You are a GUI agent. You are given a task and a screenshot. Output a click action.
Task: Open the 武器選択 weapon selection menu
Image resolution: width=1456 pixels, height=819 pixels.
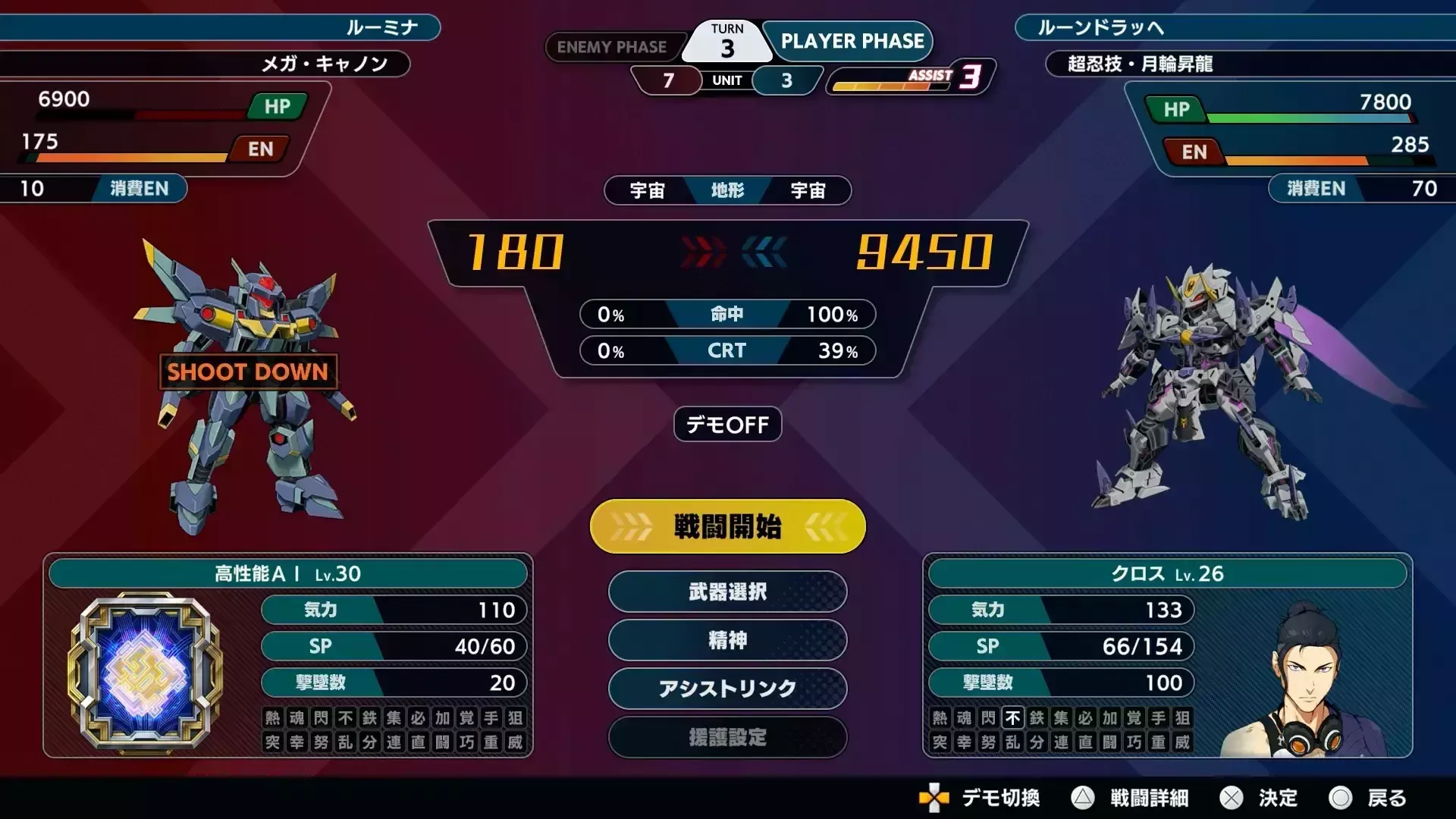pyautogui.click(x=726, y=592)
